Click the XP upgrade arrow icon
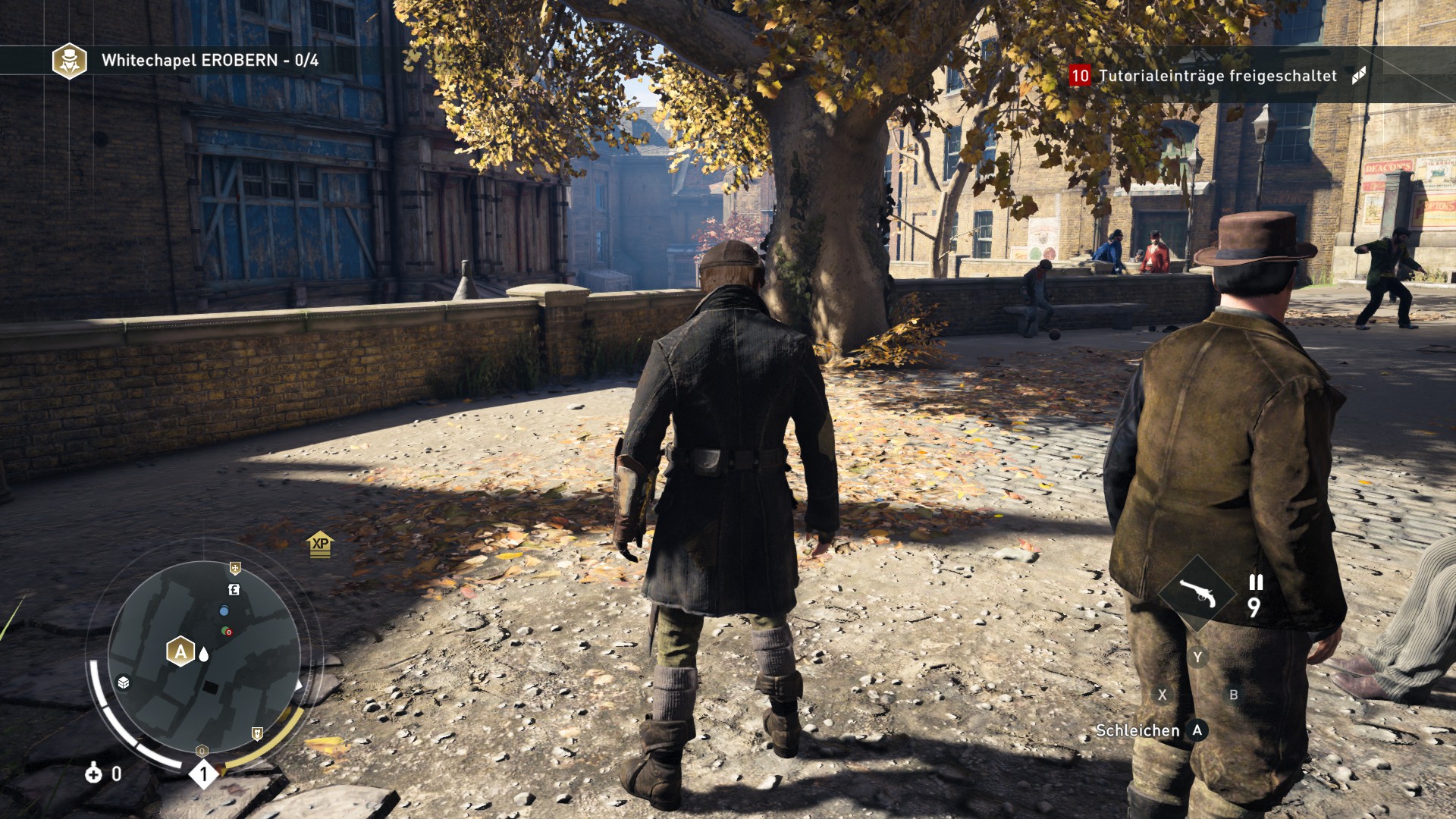This screenshot has width=1456, height=819. (x=320, y=544)
